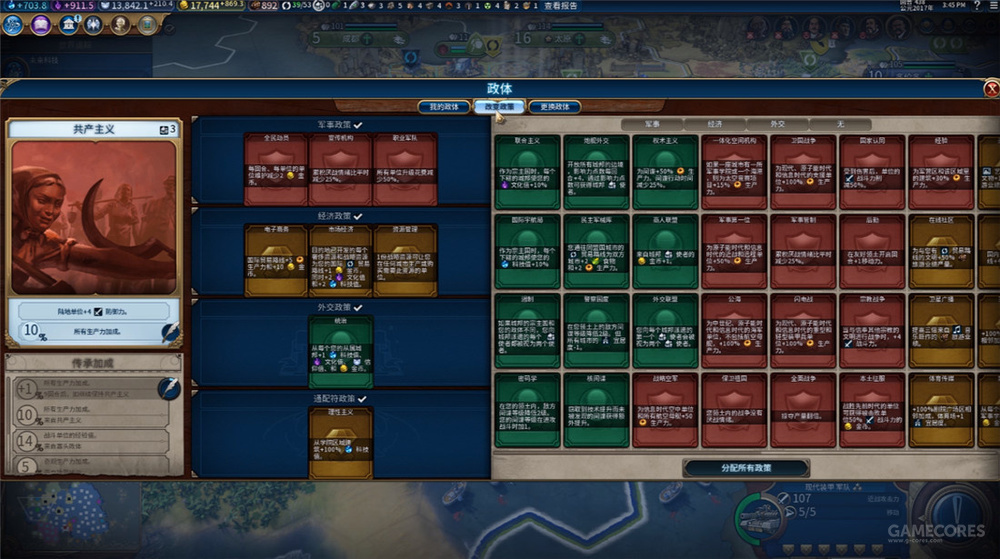Click the 分配所有政策 button
Viewport: 1000px width, 559px height.
745,468
